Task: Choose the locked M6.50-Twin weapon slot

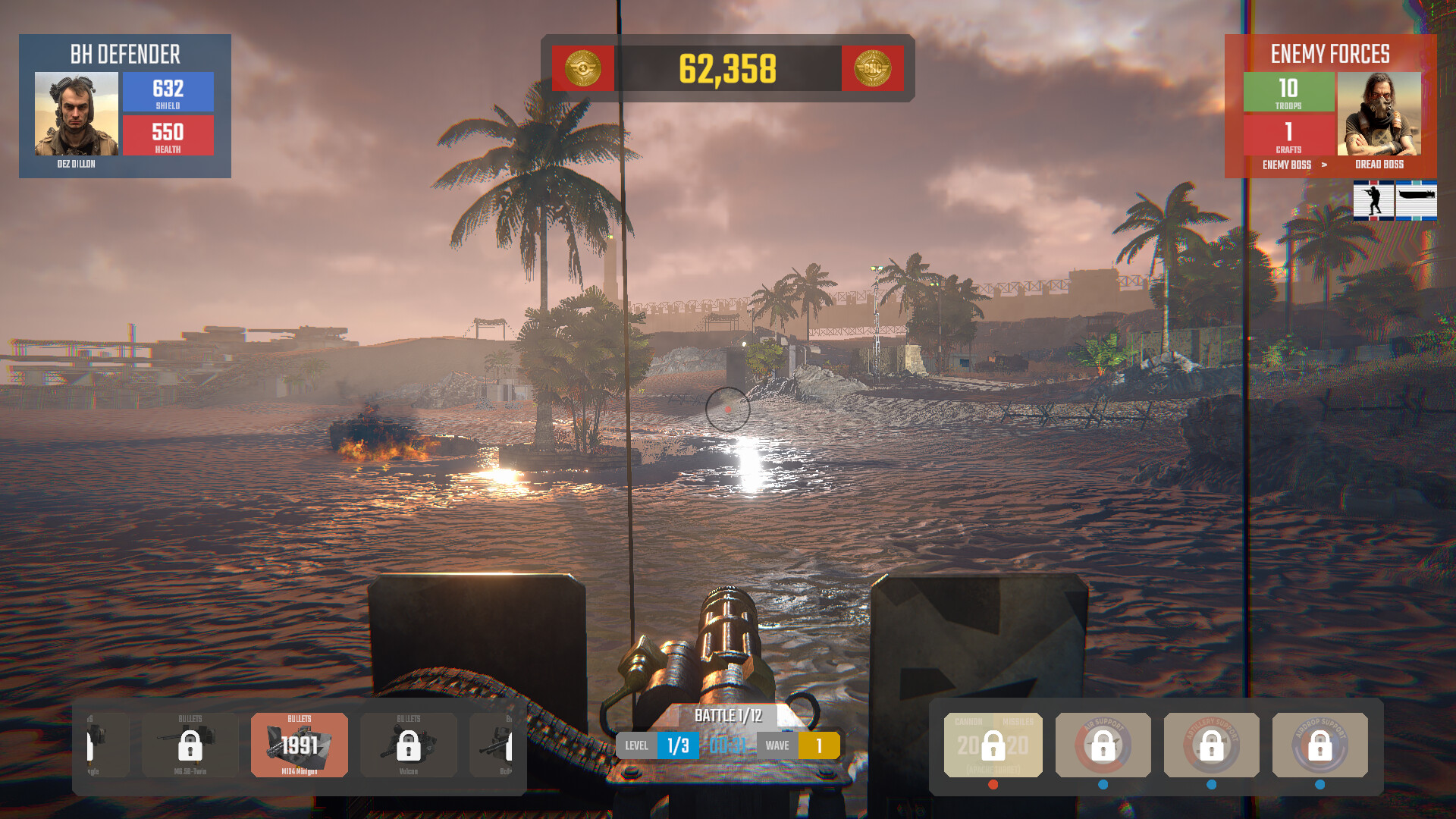Action: coord(190,745)
